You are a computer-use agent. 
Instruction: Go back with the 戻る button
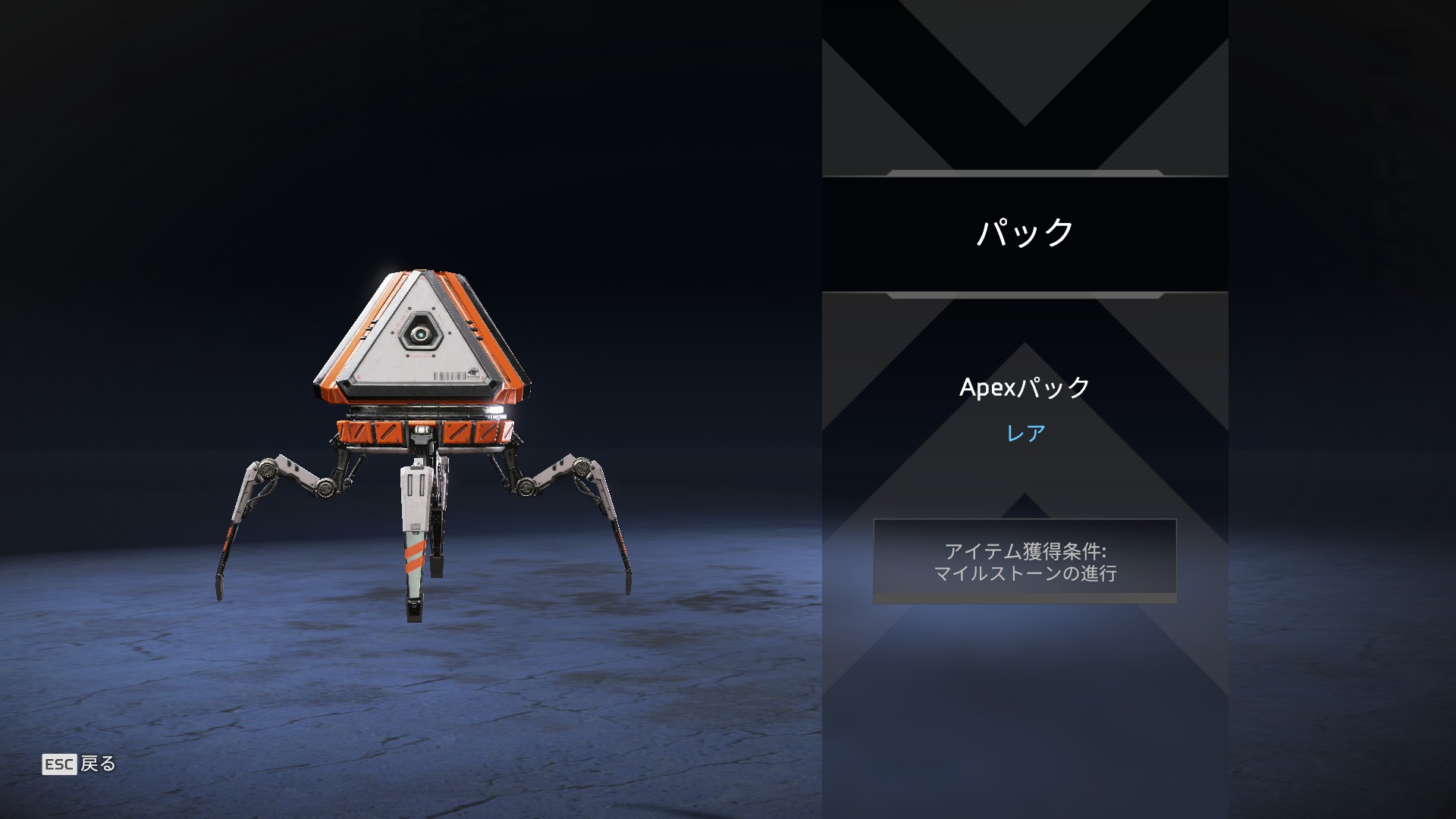[x=80, y=764]
